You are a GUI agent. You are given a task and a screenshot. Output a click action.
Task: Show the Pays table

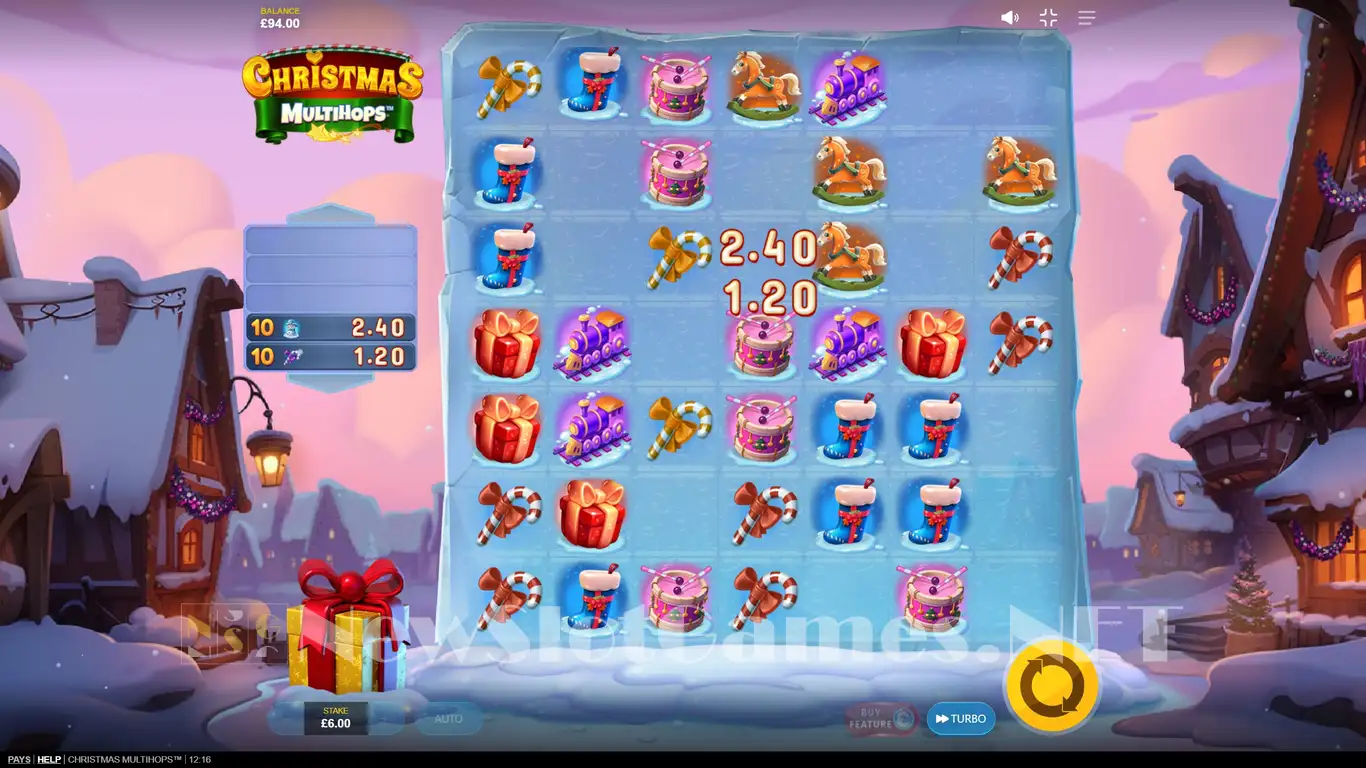17,760
